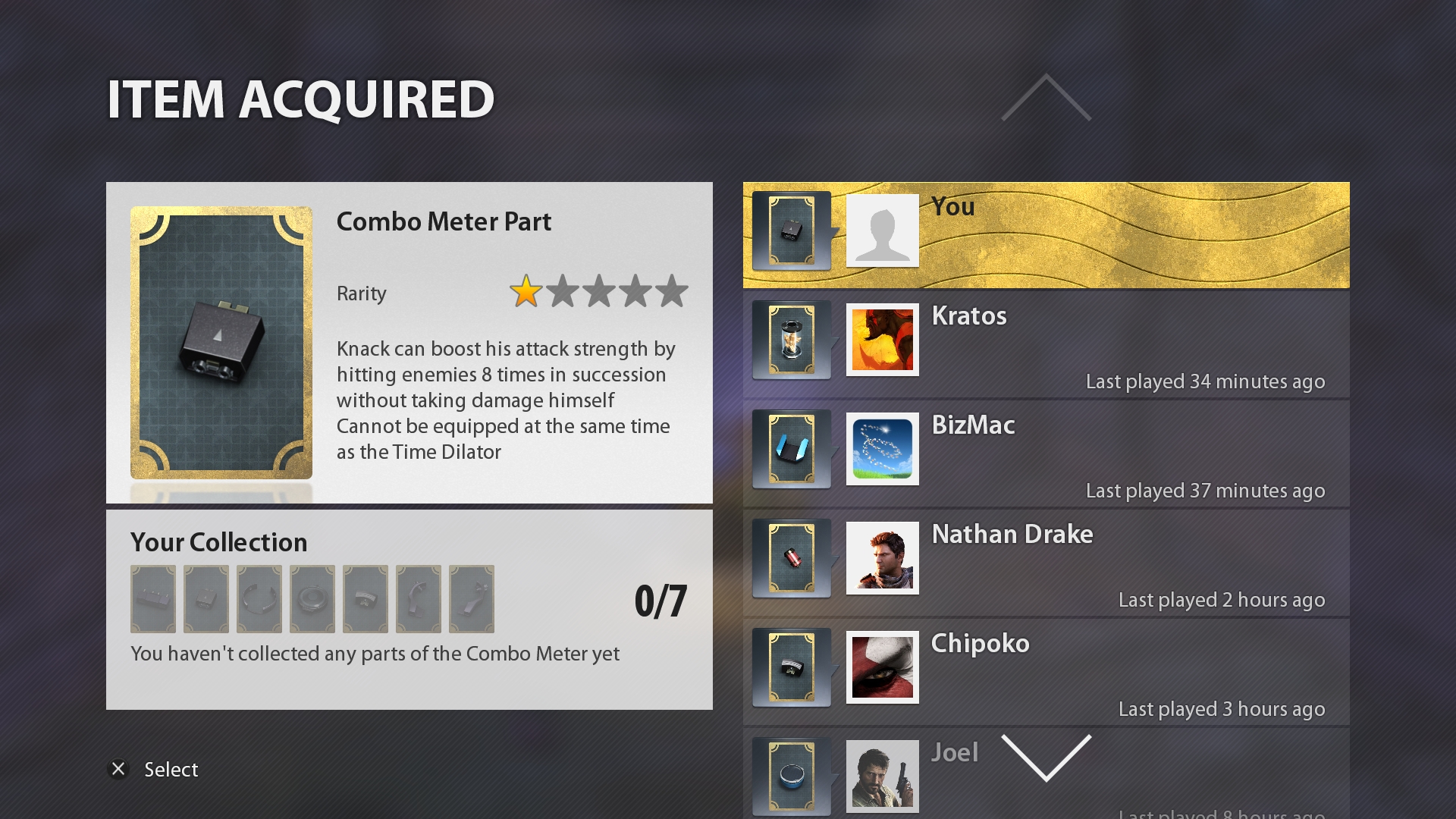Screen dimensions: 1456x819
Task: Click Joel's ring item card
Action: click(x=791, y=777)
